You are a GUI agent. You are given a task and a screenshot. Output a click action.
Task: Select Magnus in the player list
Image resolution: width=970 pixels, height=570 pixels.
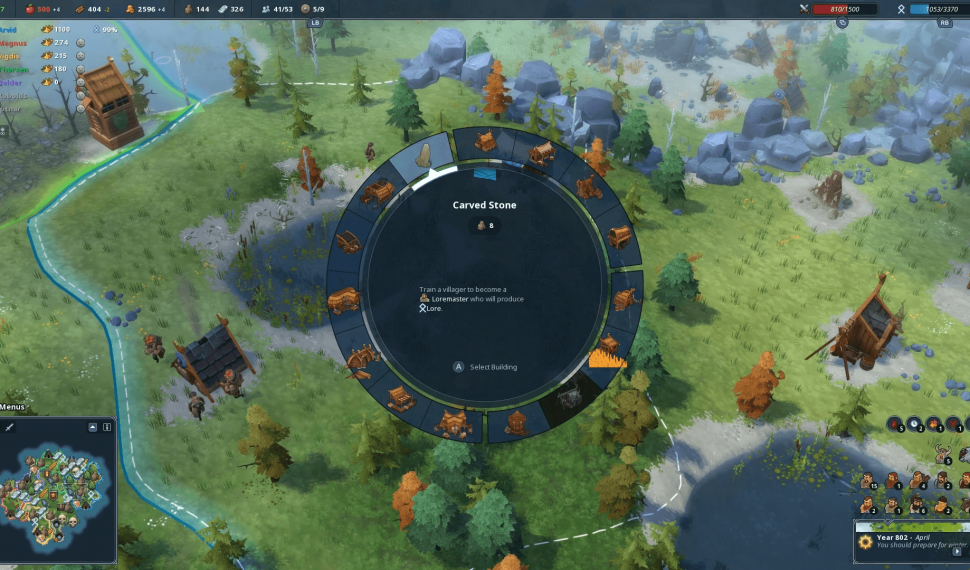click(14, 42)
